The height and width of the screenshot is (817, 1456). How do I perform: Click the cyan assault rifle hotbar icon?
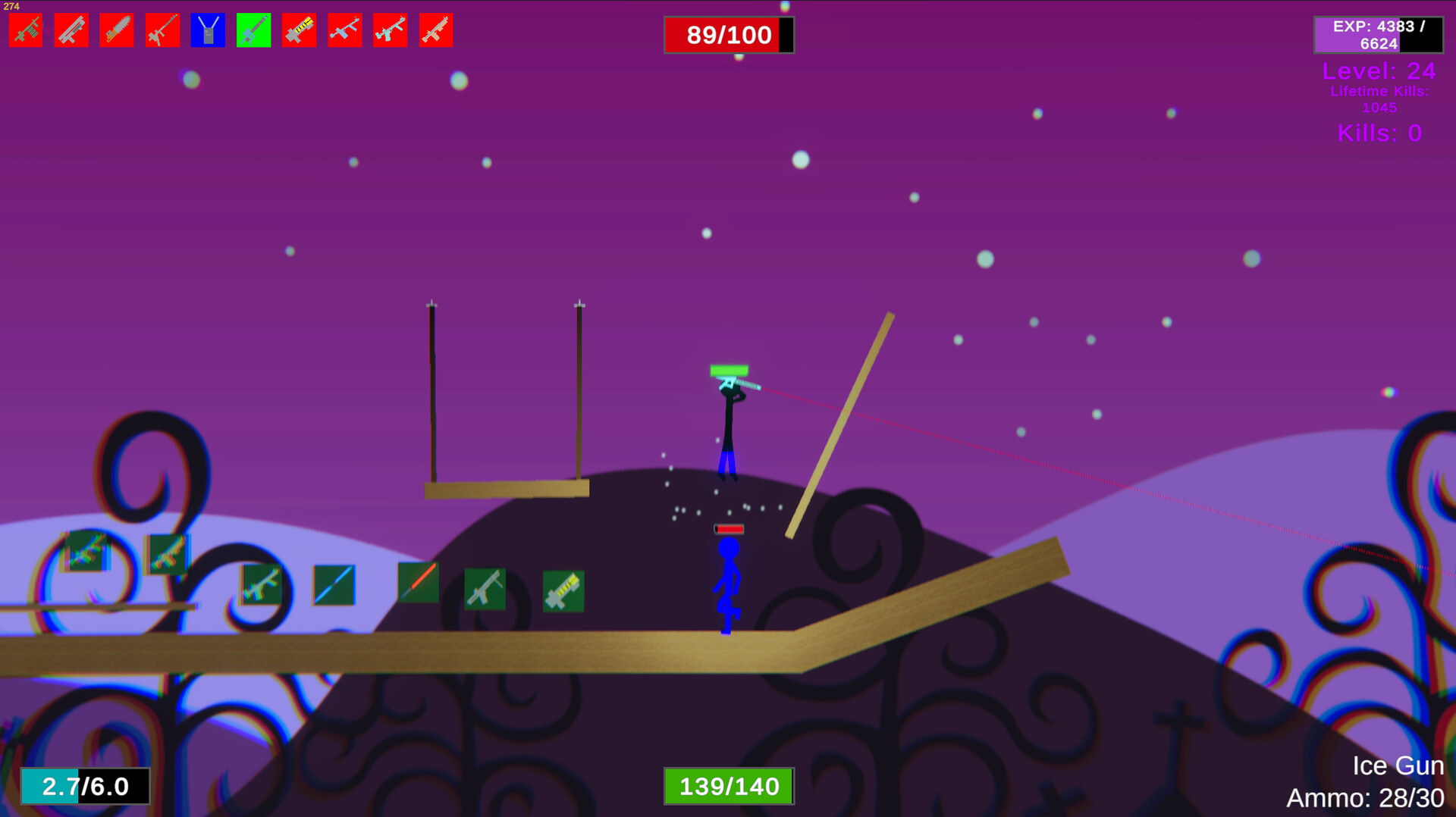coord(389,30)
